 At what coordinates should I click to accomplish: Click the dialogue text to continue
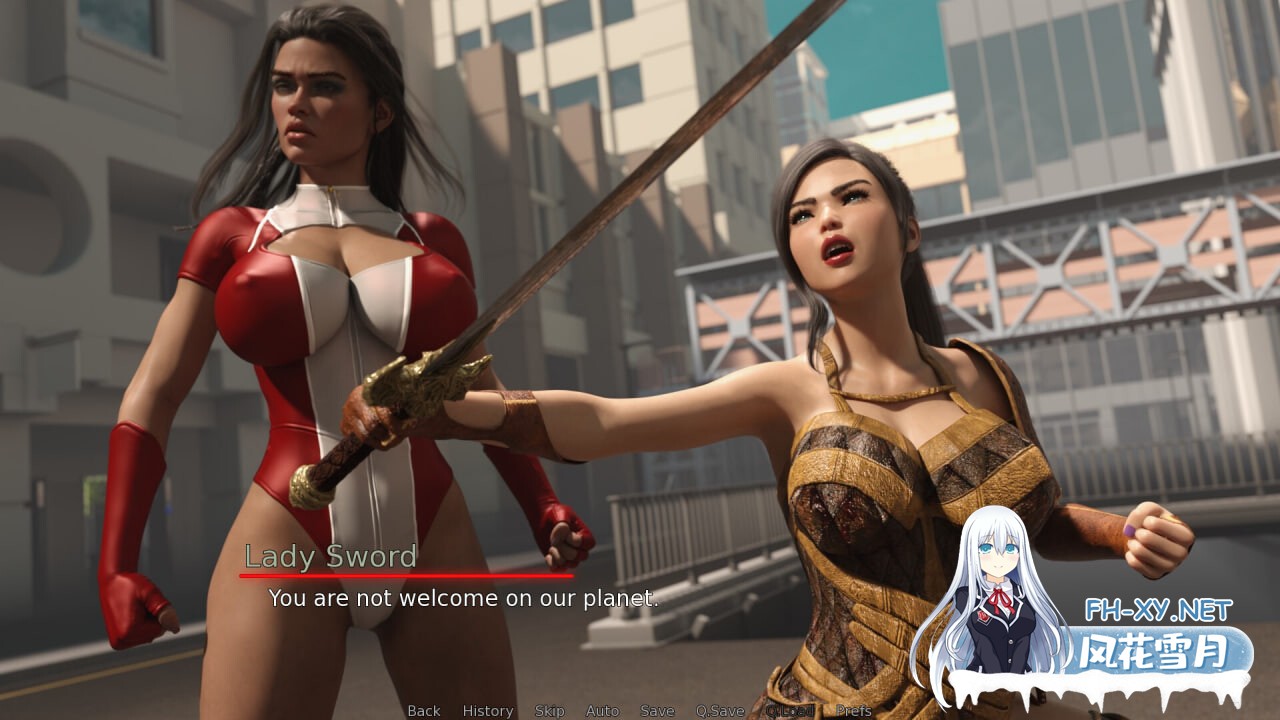(463, 598)
